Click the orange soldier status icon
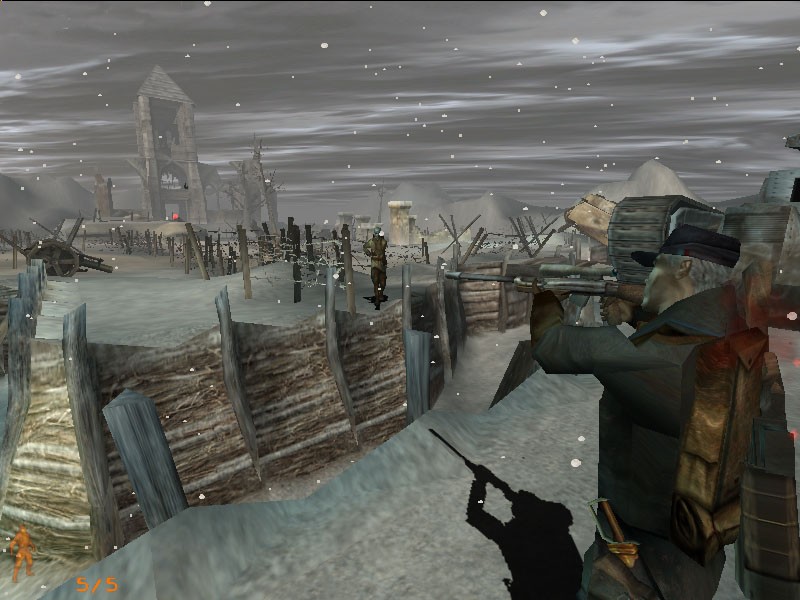This screenshot has height=600, width=800. [21, 552]
